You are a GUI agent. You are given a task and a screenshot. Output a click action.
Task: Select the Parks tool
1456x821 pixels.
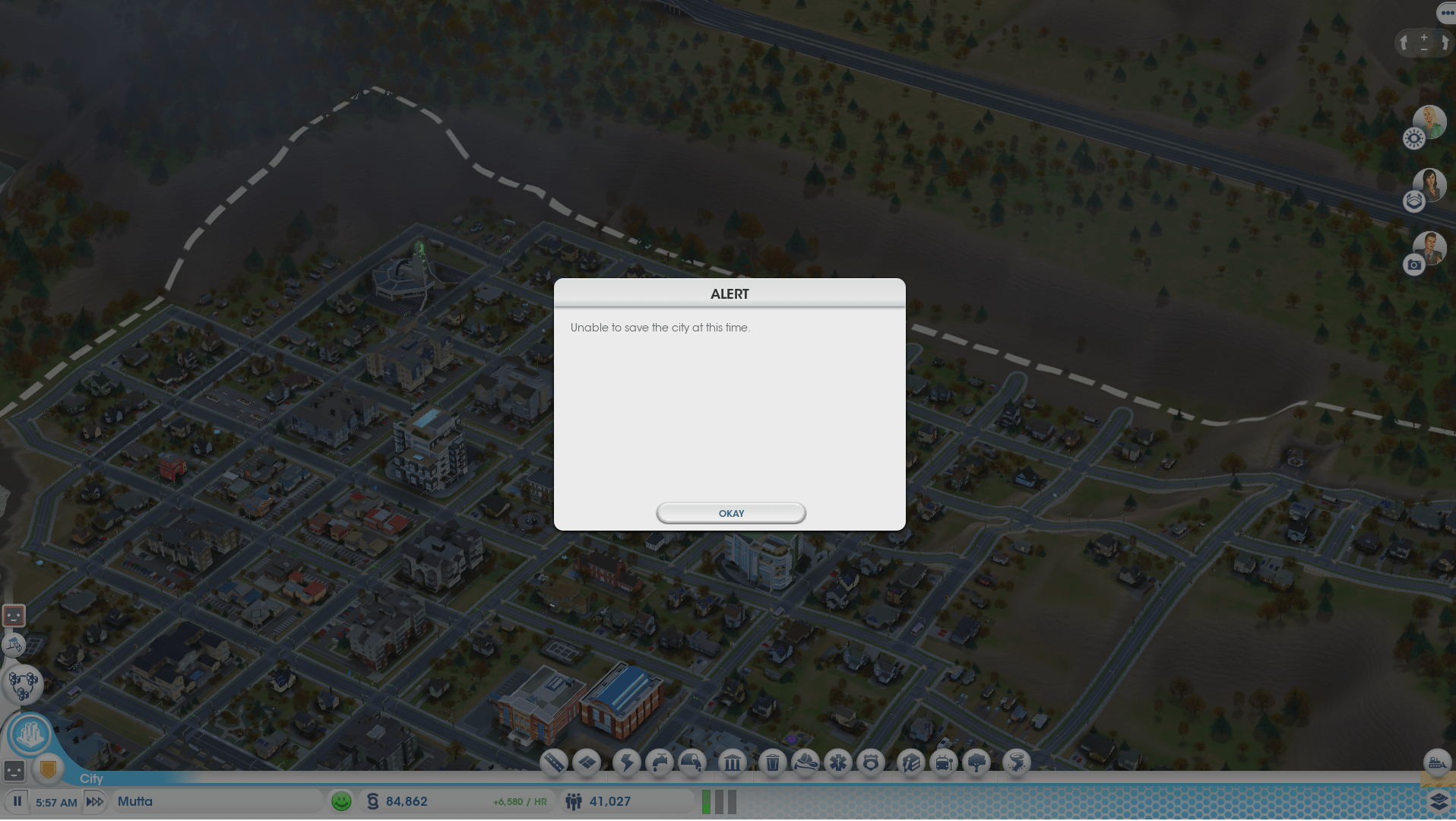(977, 763)
